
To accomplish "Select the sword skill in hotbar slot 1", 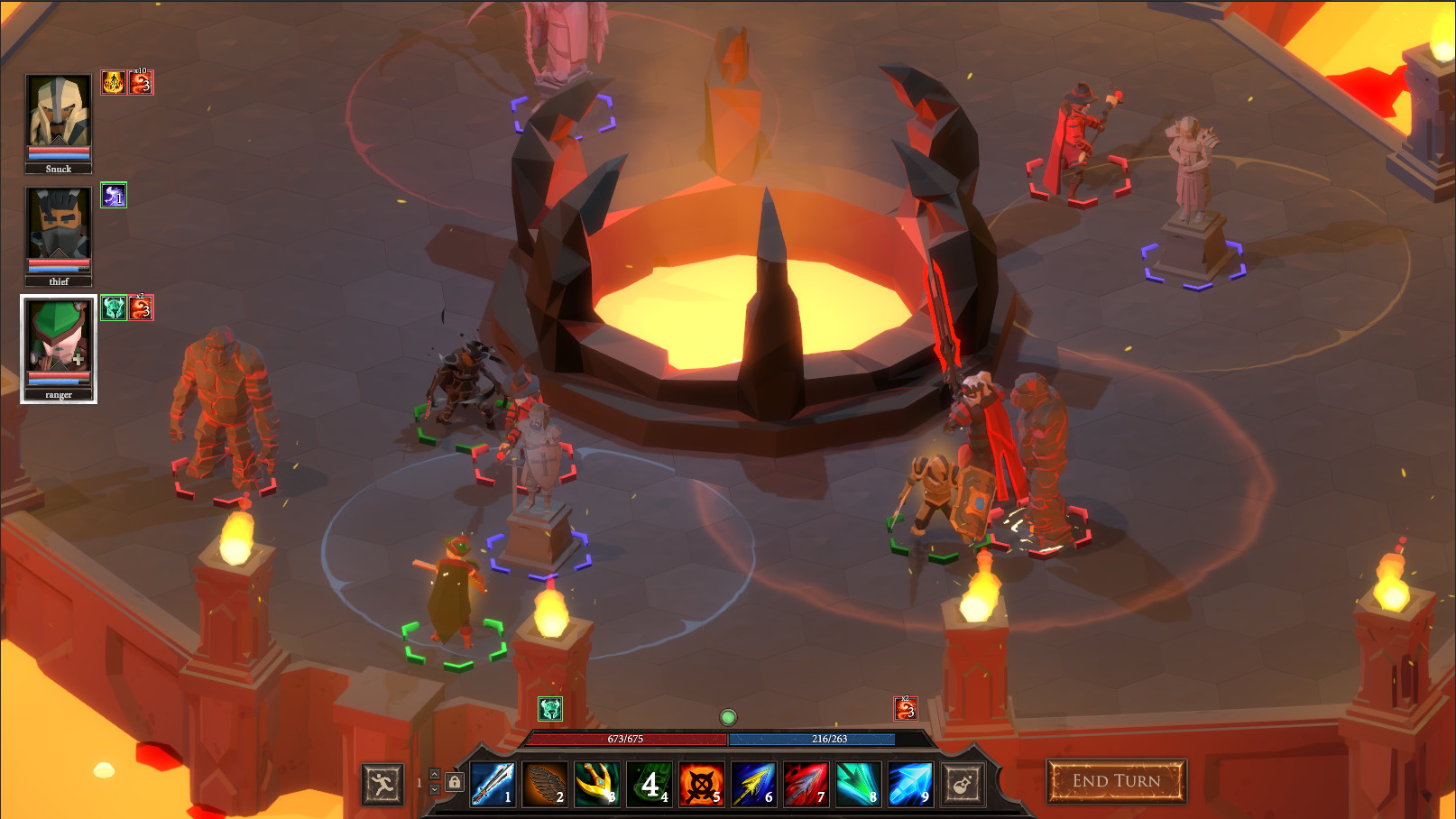I will 493,784.
